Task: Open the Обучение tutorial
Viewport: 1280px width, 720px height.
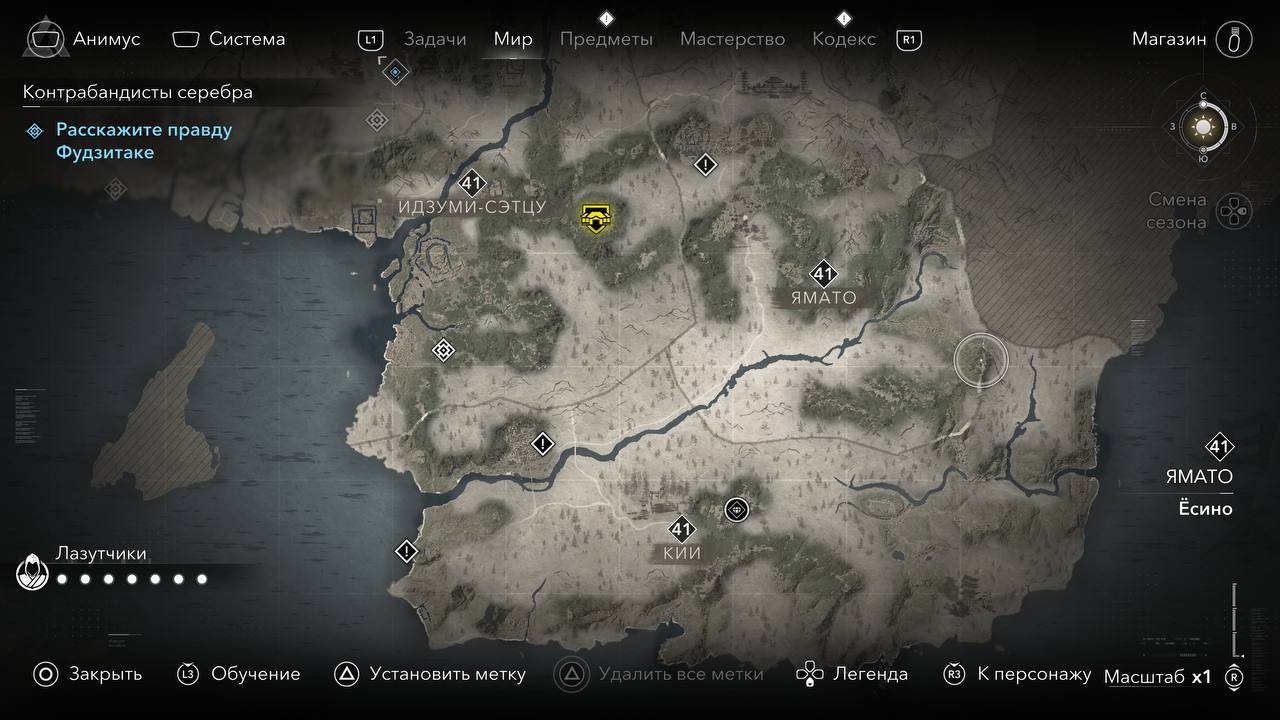Action: [255, 674]
